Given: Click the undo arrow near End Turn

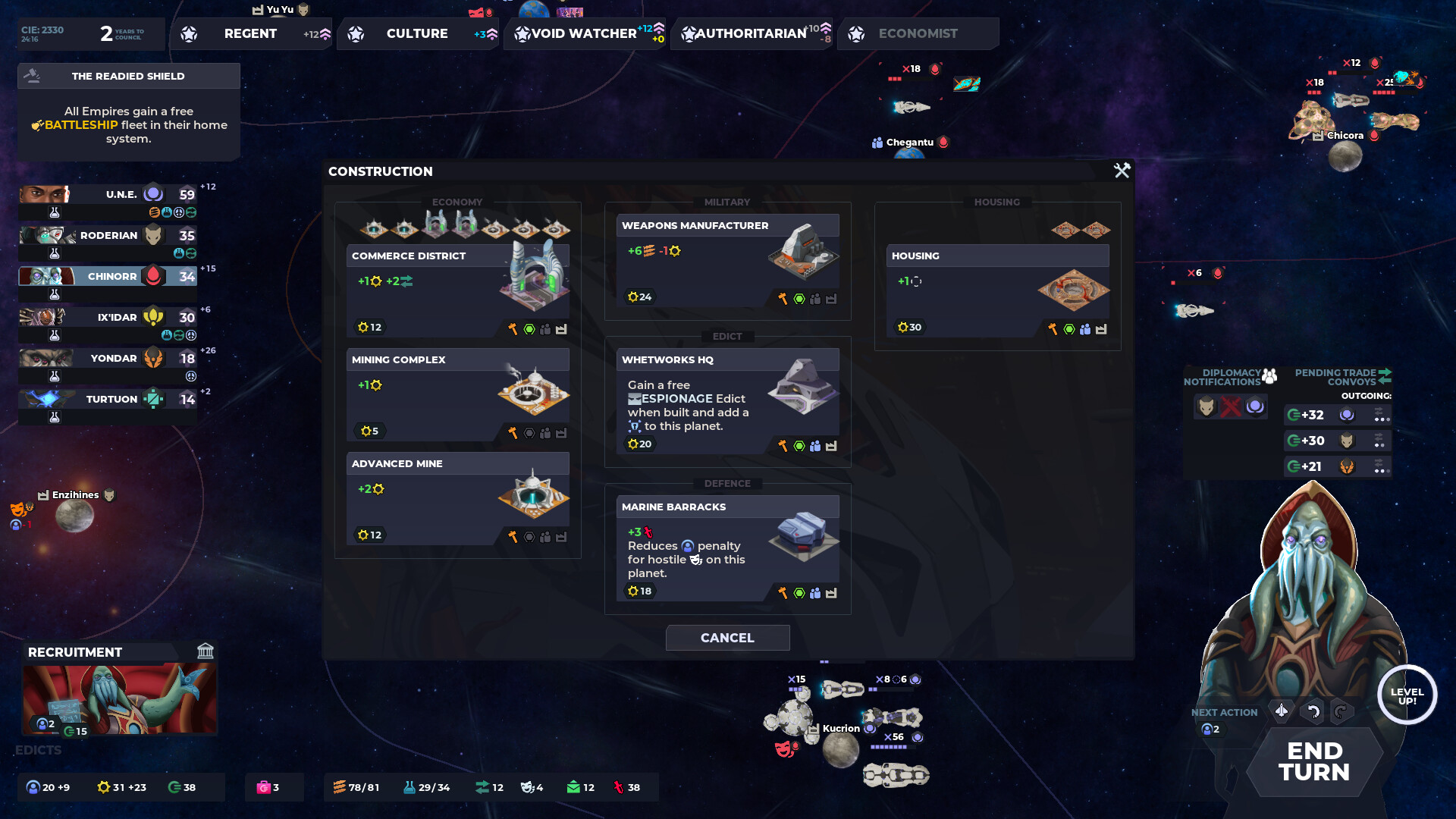Looking at the screenshot, I should (x=1311, y=712).
